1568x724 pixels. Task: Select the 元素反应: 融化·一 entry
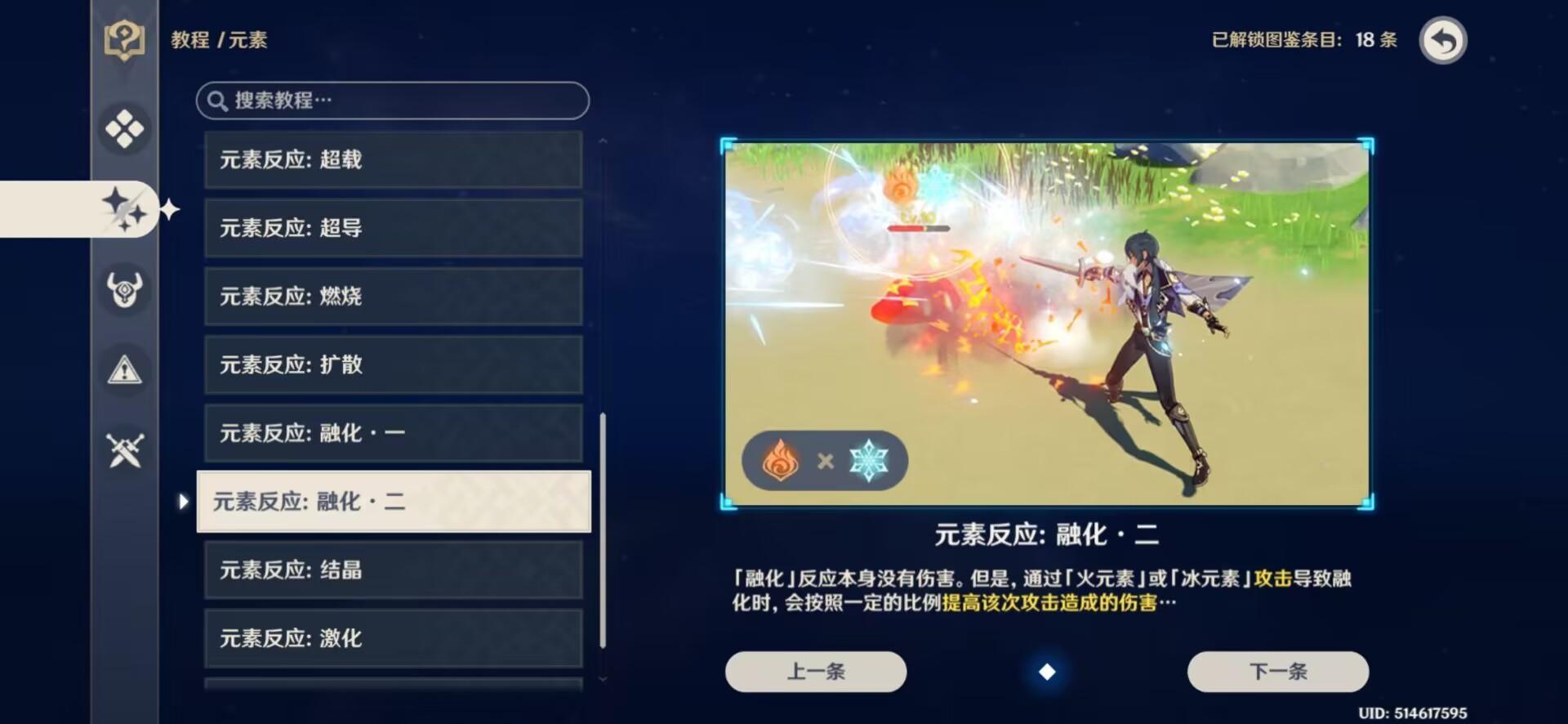coord(393,433)
